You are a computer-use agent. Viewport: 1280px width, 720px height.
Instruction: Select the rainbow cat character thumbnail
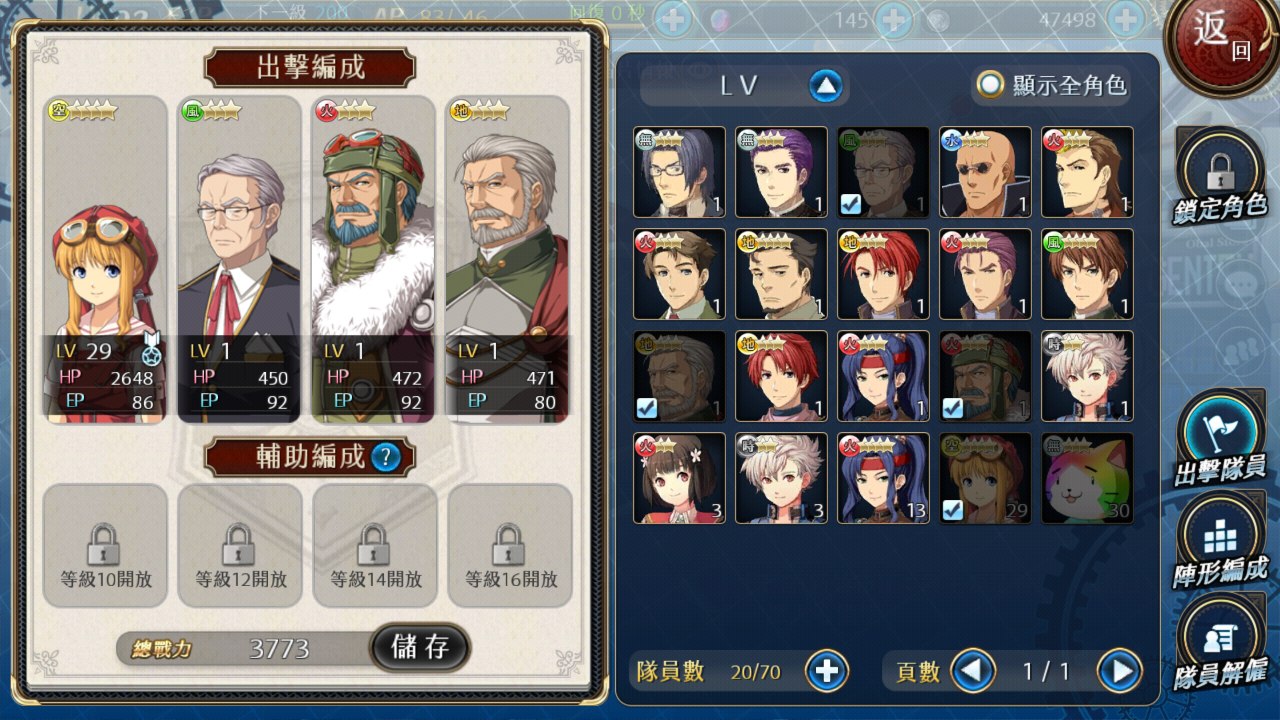point(1087,478)
